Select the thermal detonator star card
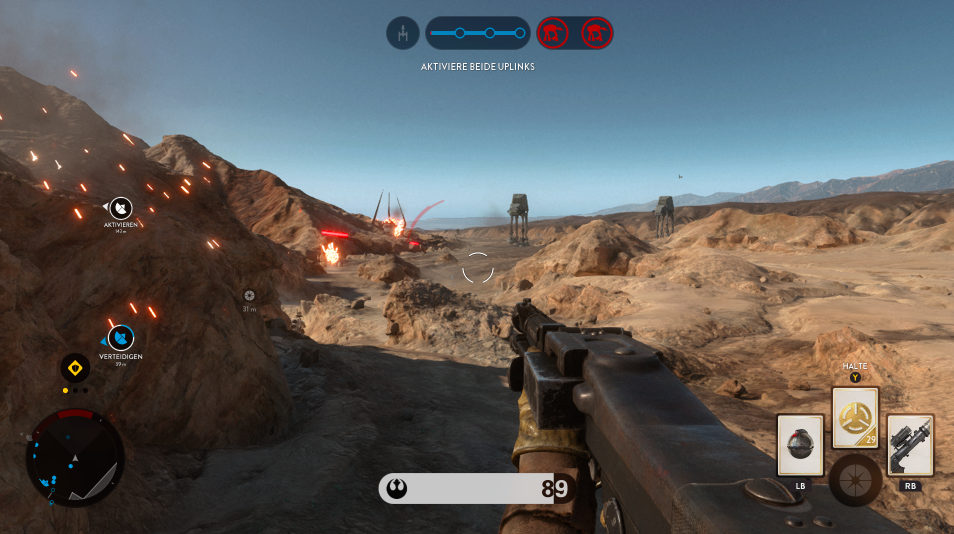 pos(800,445)
